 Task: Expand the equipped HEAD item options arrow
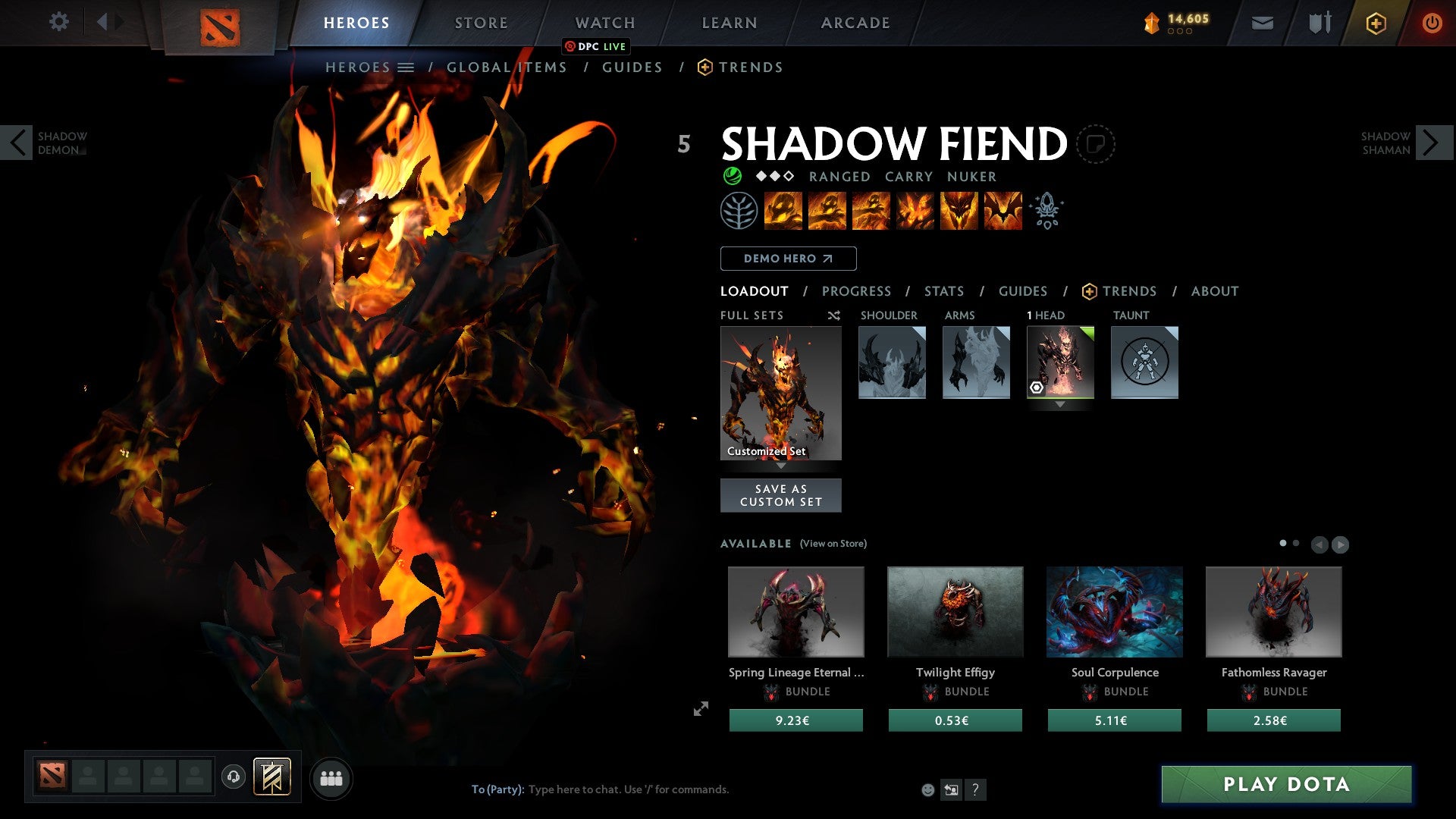click(1060, 404)
